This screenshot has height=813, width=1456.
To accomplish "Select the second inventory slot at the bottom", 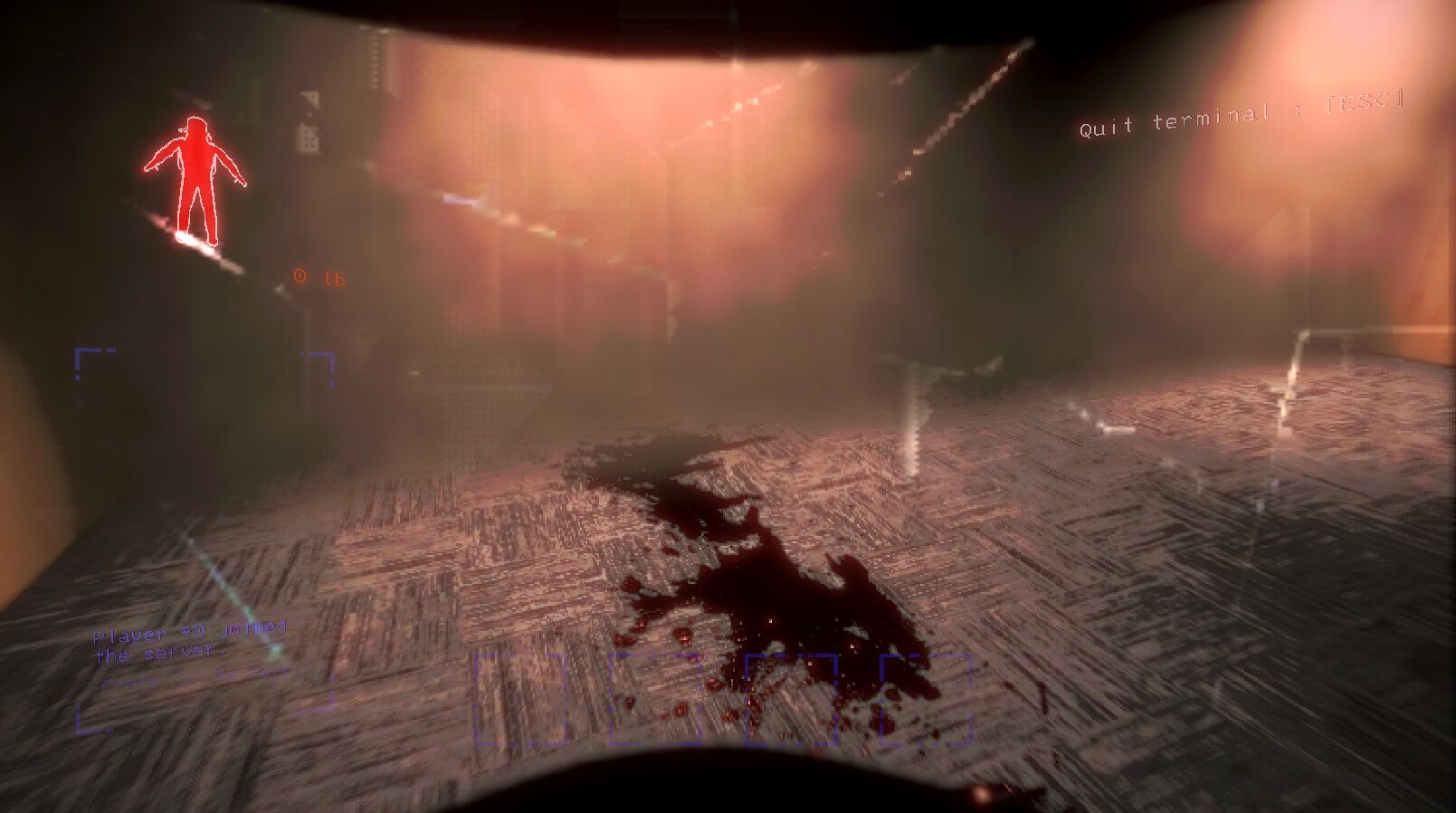I will pyautogui.click(x=655, y=699).
